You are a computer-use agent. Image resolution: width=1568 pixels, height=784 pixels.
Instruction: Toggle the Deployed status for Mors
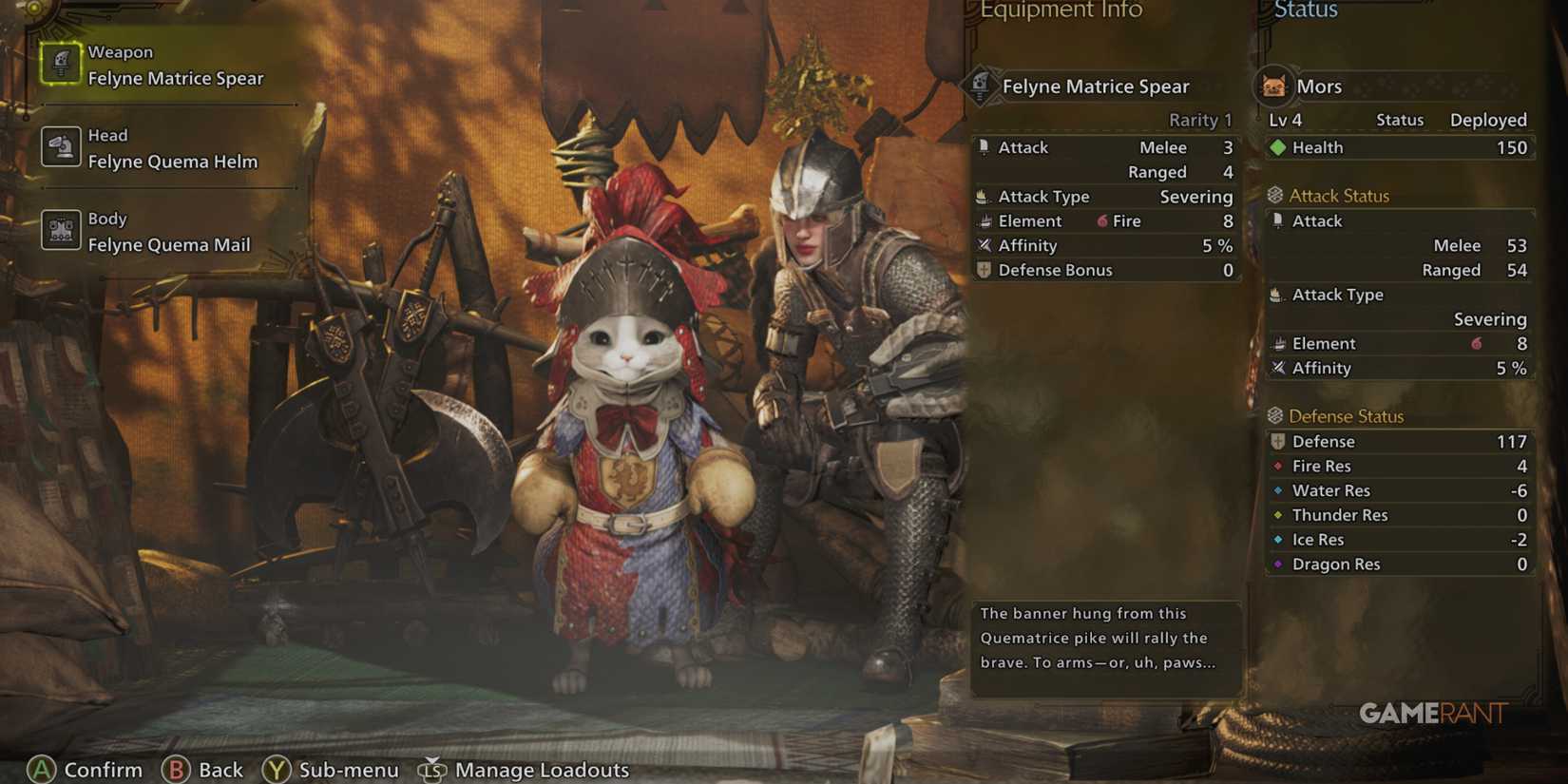pos(1487,120)
